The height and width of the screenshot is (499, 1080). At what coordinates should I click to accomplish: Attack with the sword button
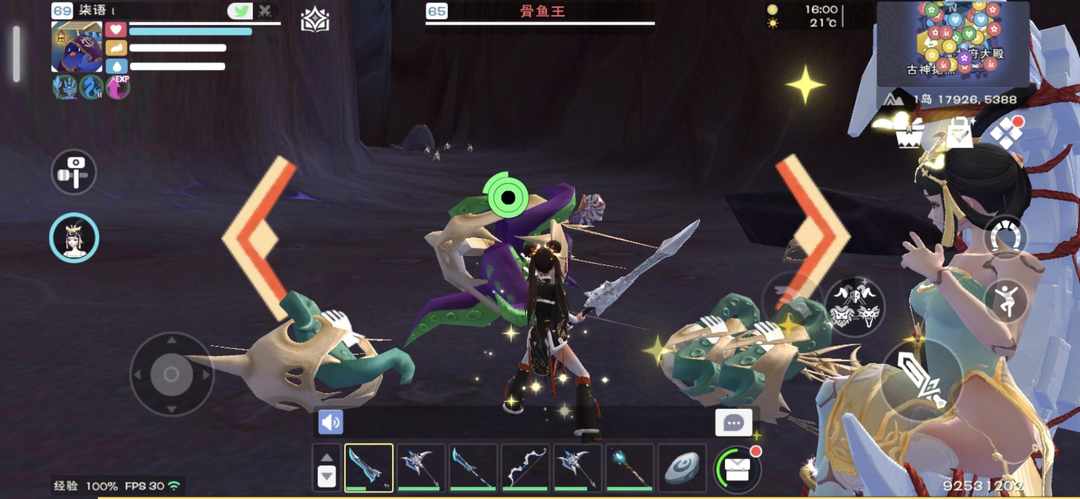tap(922, 377)
